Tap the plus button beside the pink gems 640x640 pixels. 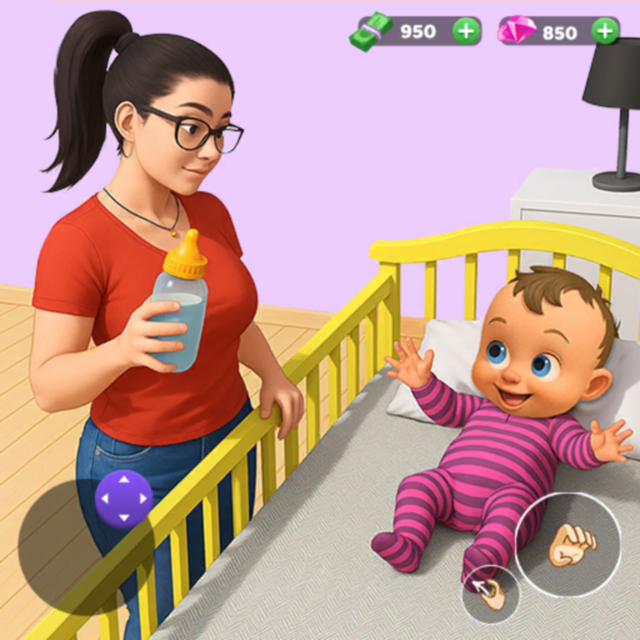pyautogui.click(x=605, y=31)
